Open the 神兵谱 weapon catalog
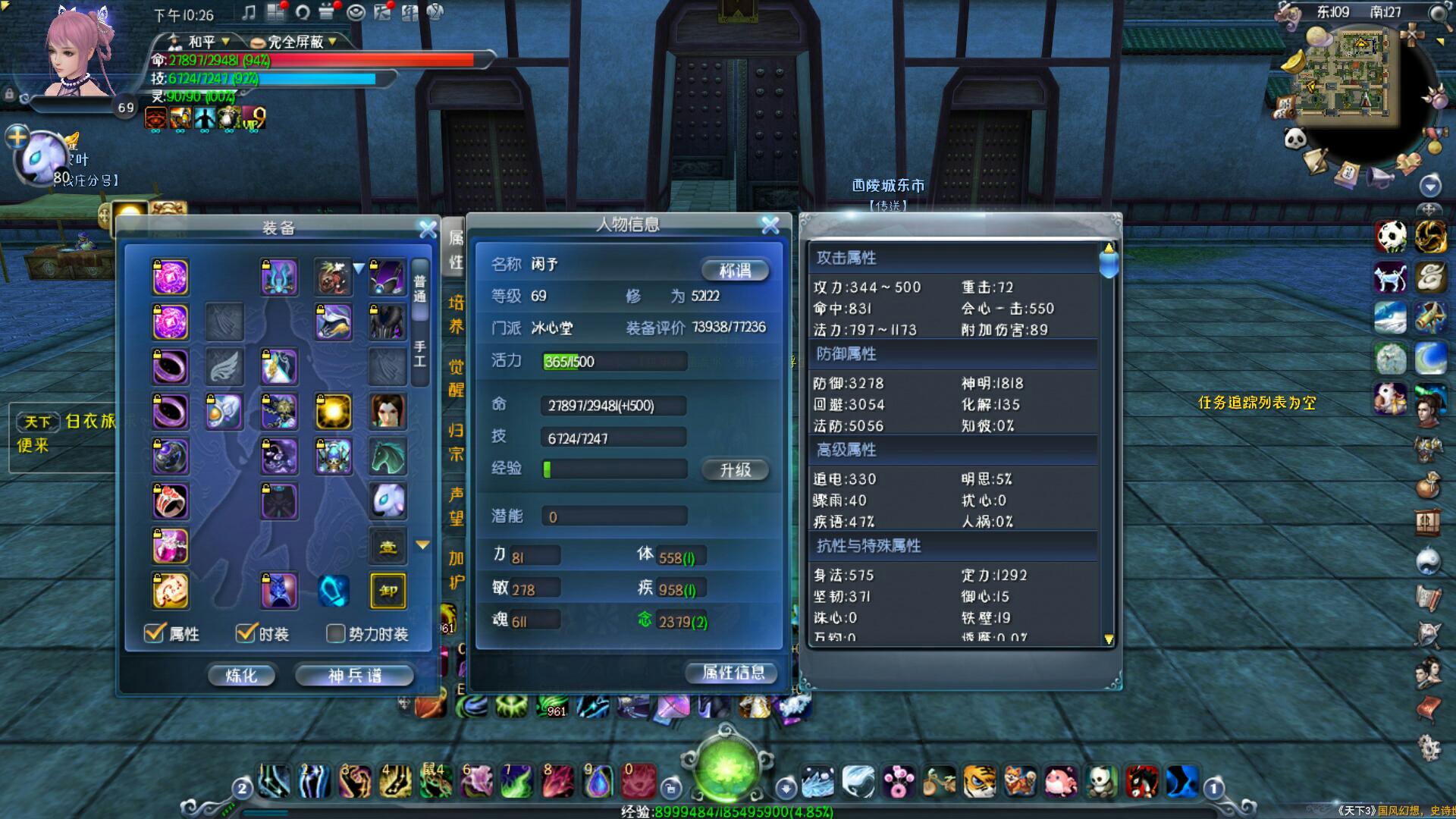Screen dimensions: 1456x819 pyautogui.click(x=354, y=675)
